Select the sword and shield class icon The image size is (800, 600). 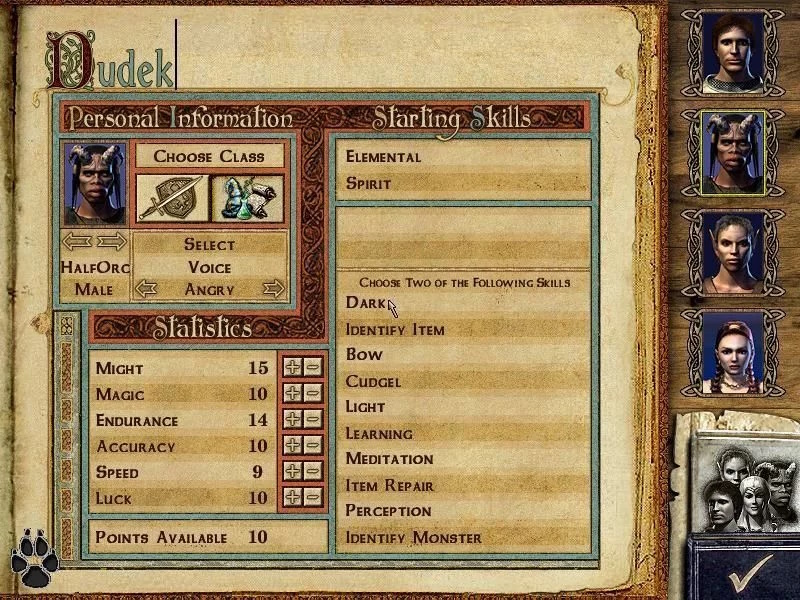[172, 198]
